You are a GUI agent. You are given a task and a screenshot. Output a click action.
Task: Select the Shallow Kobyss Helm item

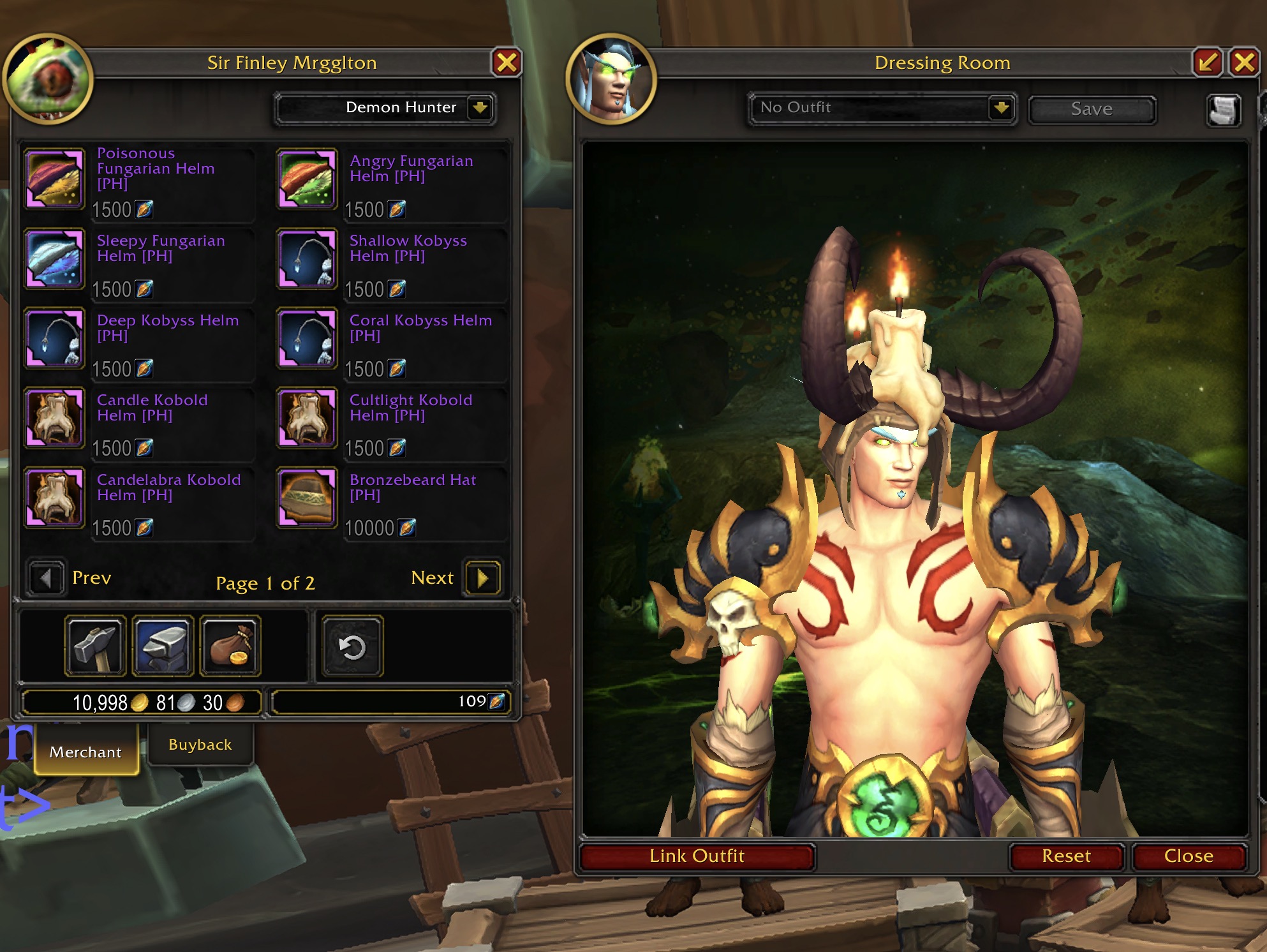307,259
